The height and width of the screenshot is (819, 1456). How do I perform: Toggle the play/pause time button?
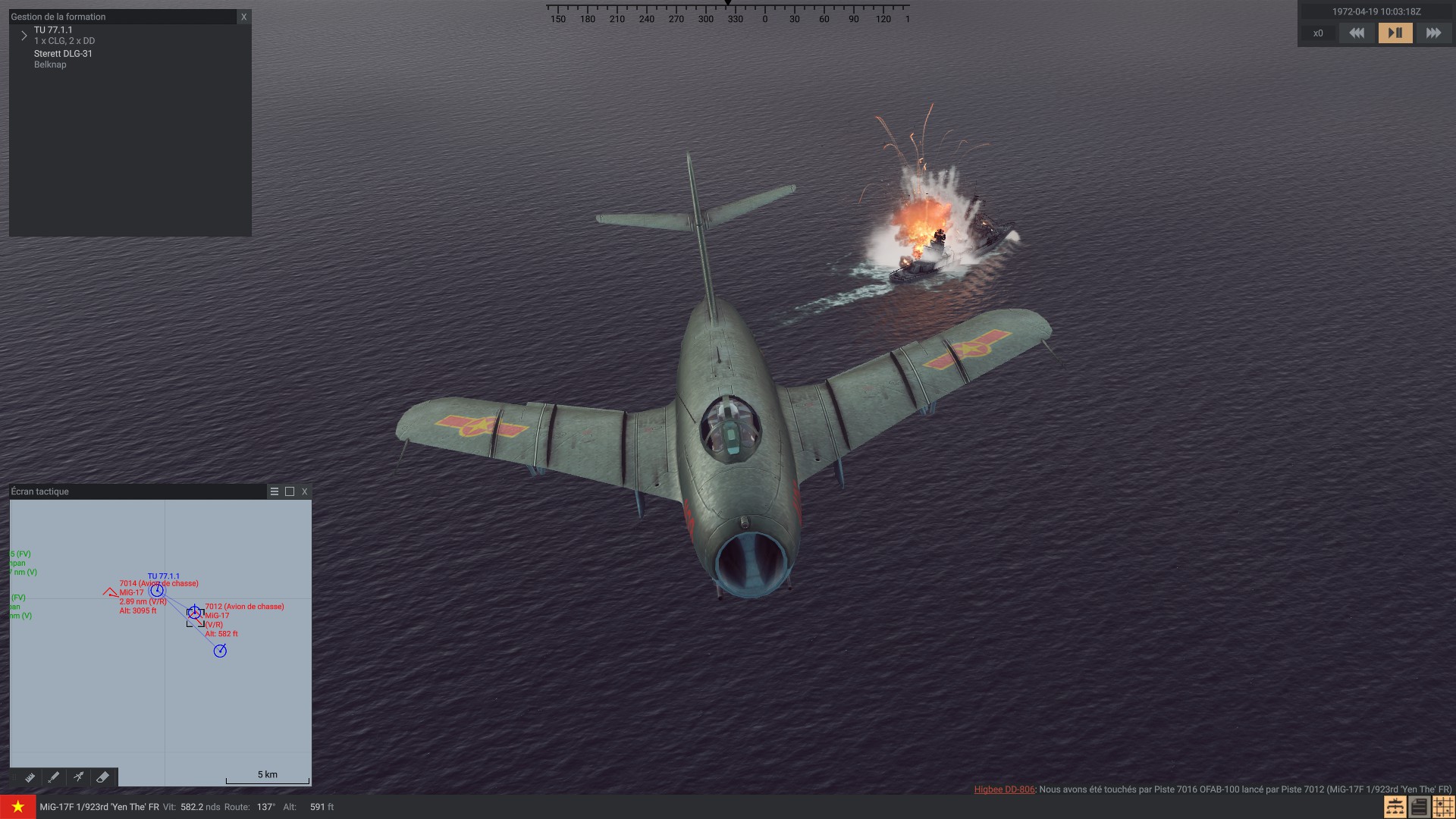coord(1395,33)
